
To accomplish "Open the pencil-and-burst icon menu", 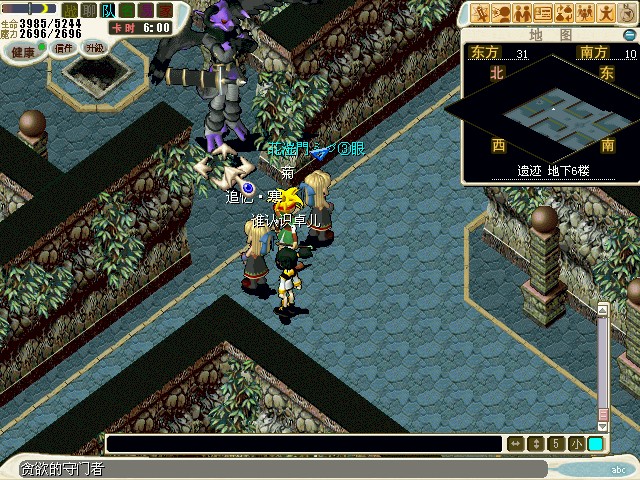I will coord(481,13).
